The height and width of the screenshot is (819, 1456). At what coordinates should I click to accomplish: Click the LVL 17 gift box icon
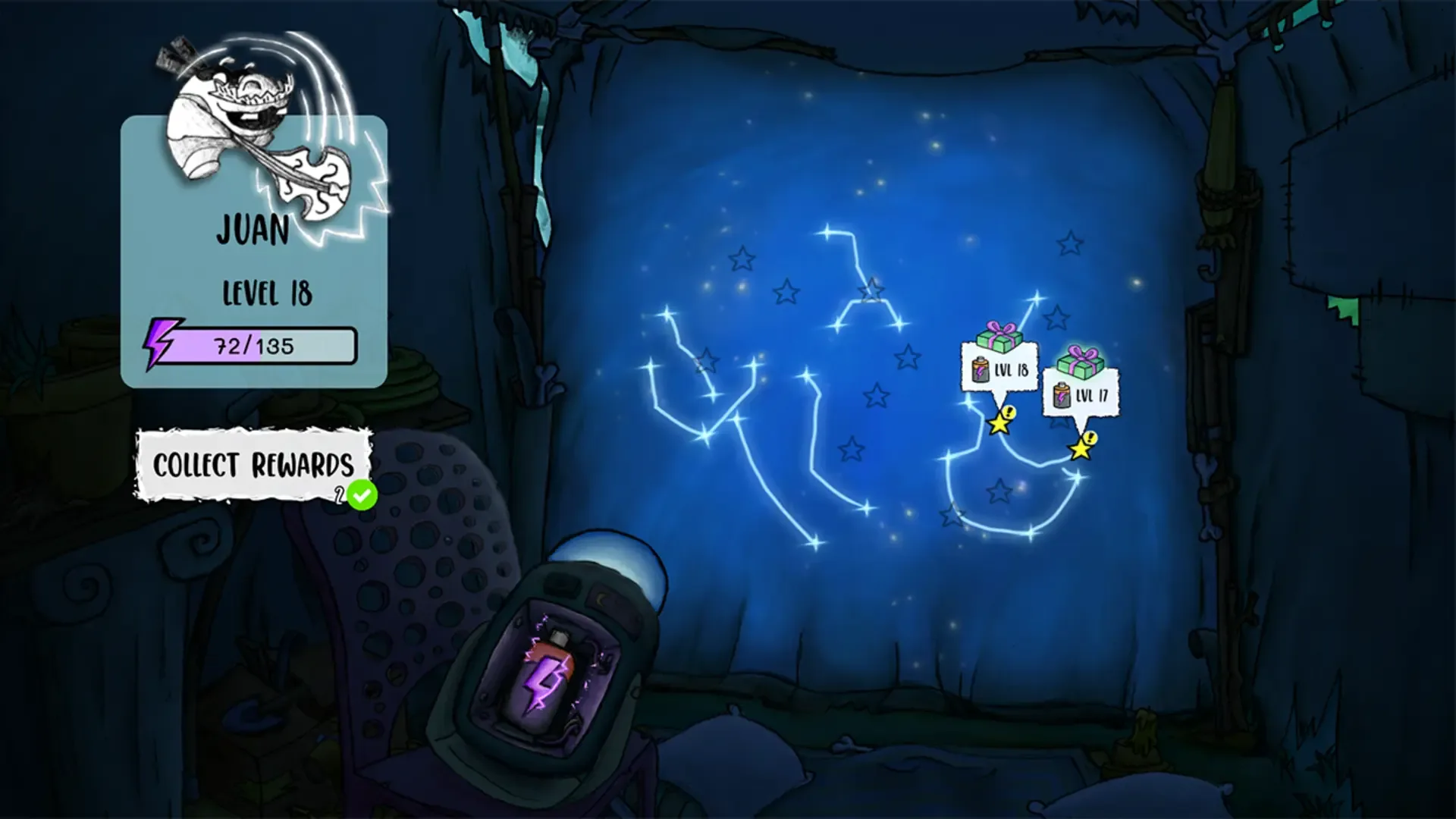point(1080,361)
